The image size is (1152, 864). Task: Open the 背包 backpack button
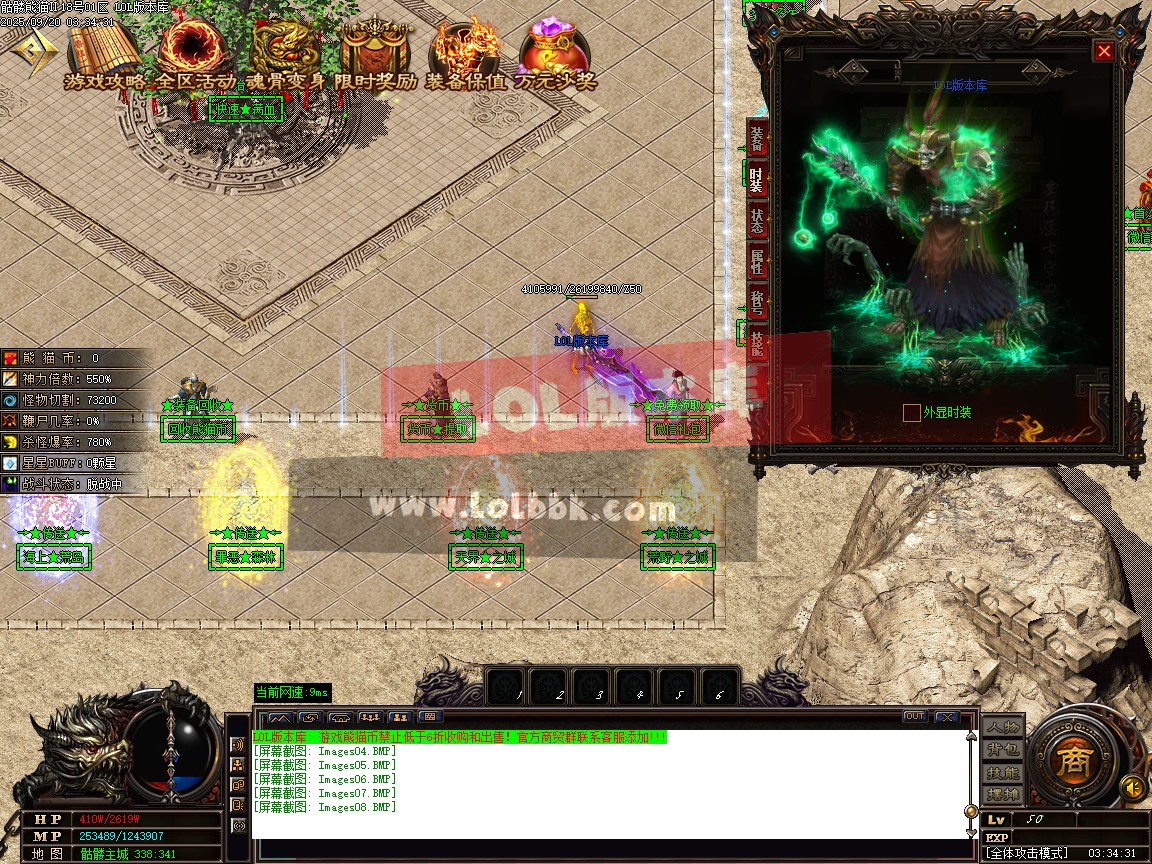click(x=1003, y=749)
